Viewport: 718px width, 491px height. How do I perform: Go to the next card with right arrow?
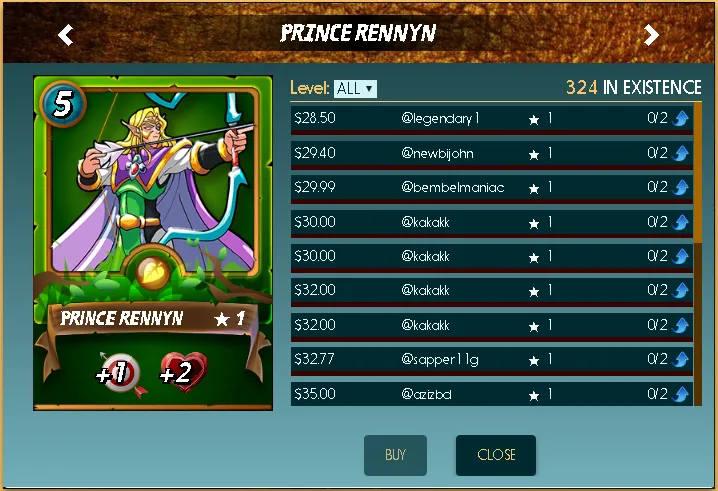pos(651,36)
